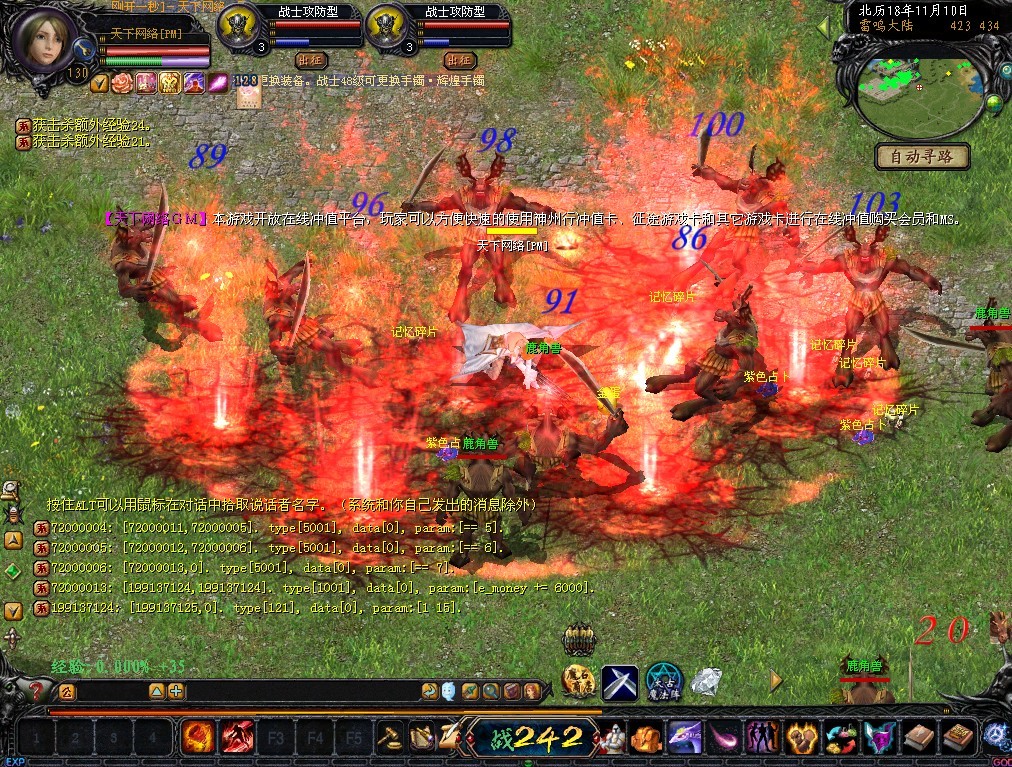Select the rose buff icon
This screenshot has height=767, width=1012.
point(122,82)
